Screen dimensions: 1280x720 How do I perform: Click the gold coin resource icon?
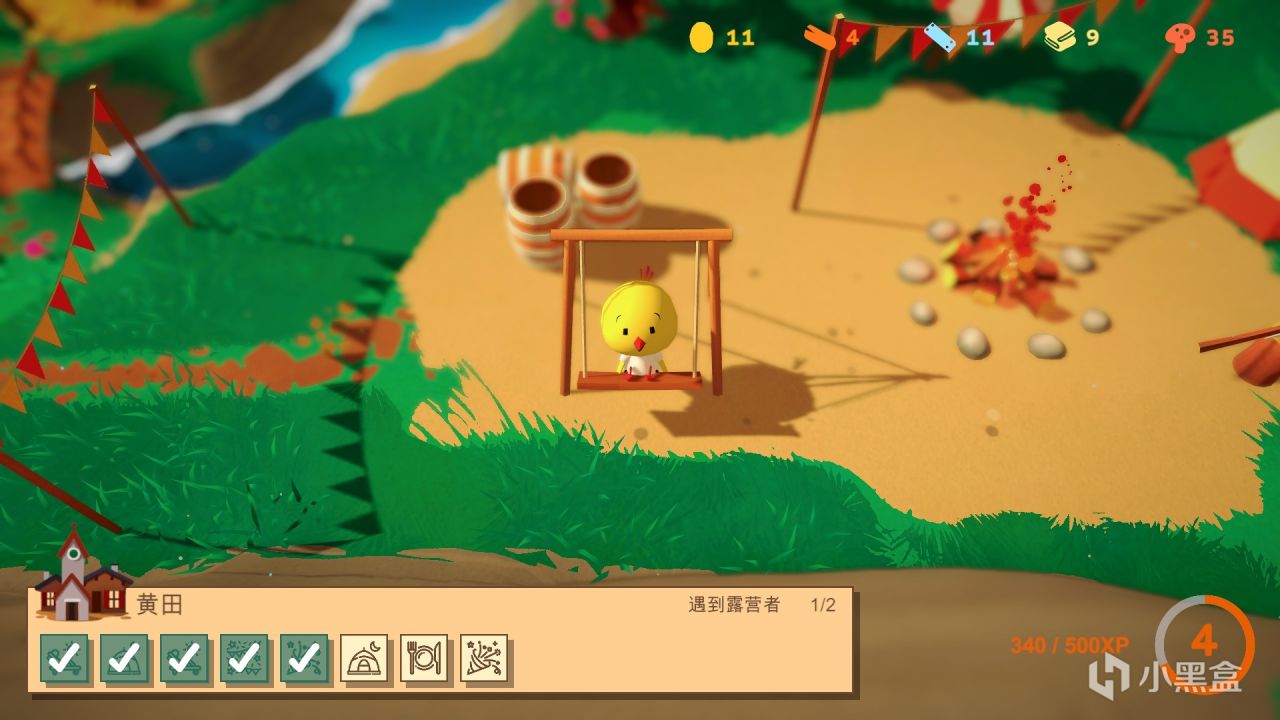[x=699, y=38]
